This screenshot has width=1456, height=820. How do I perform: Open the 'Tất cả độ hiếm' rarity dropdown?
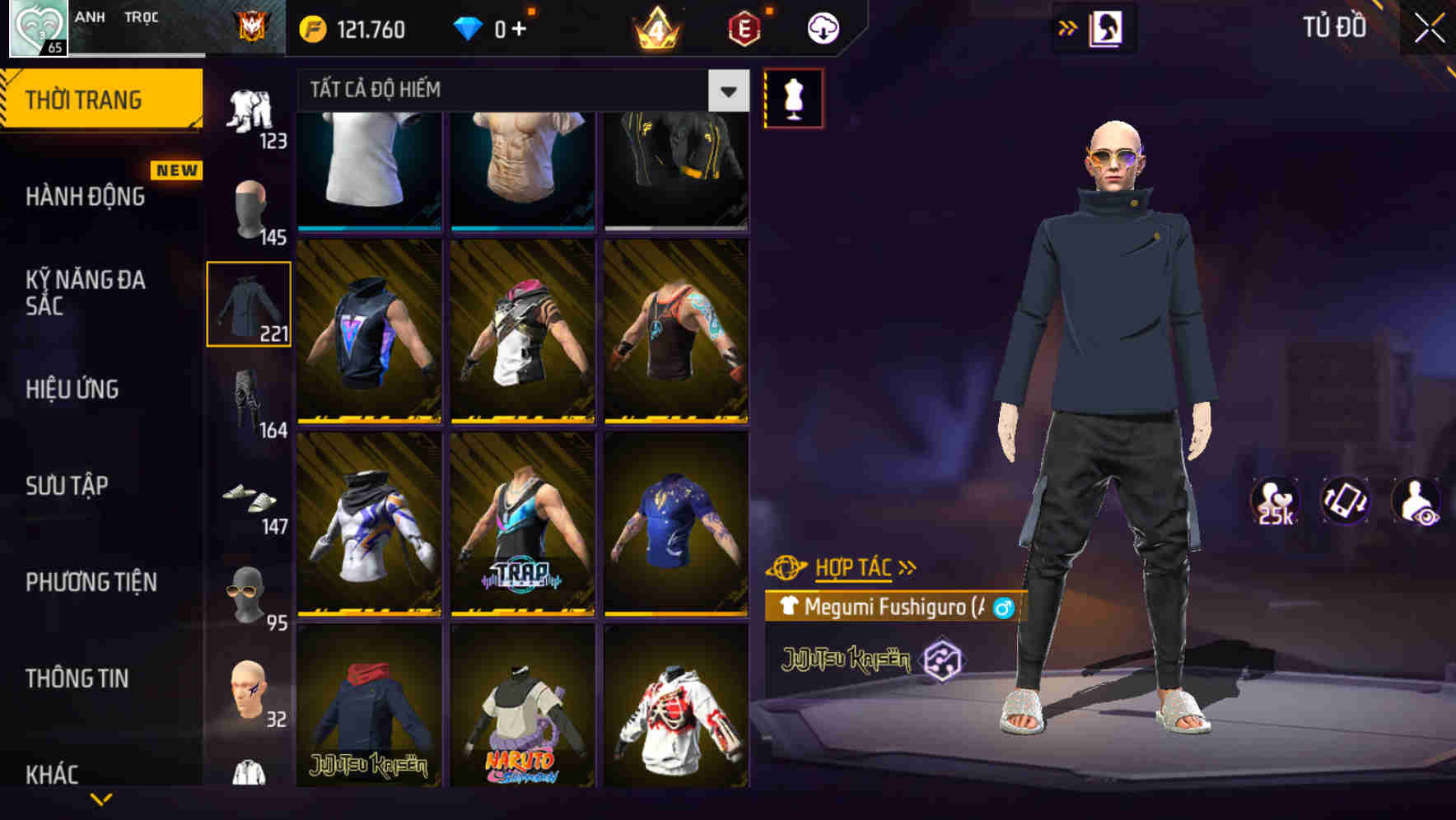coord(511,90)
